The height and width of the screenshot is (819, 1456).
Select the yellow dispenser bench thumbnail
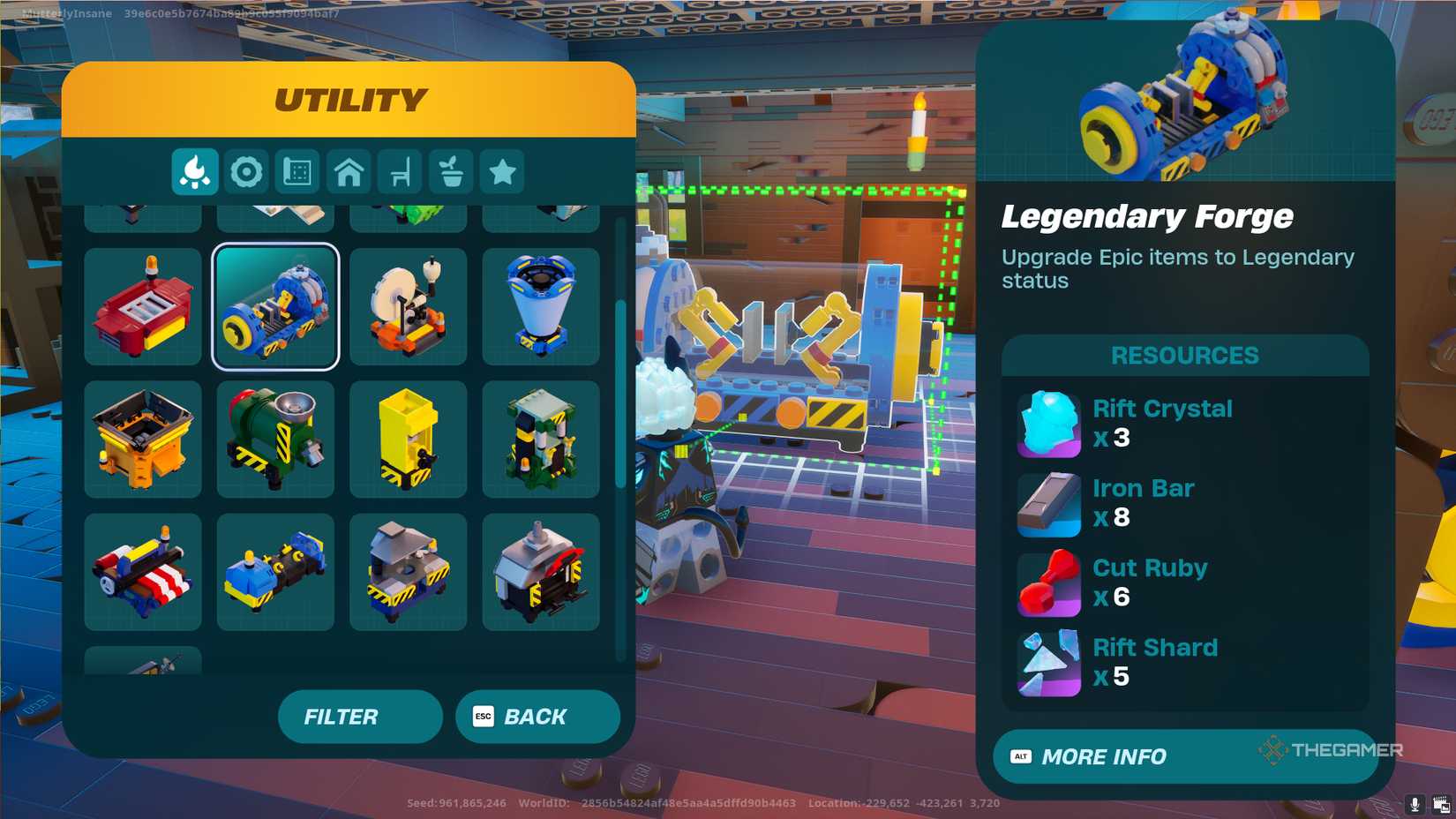click(x=408, y=439)
